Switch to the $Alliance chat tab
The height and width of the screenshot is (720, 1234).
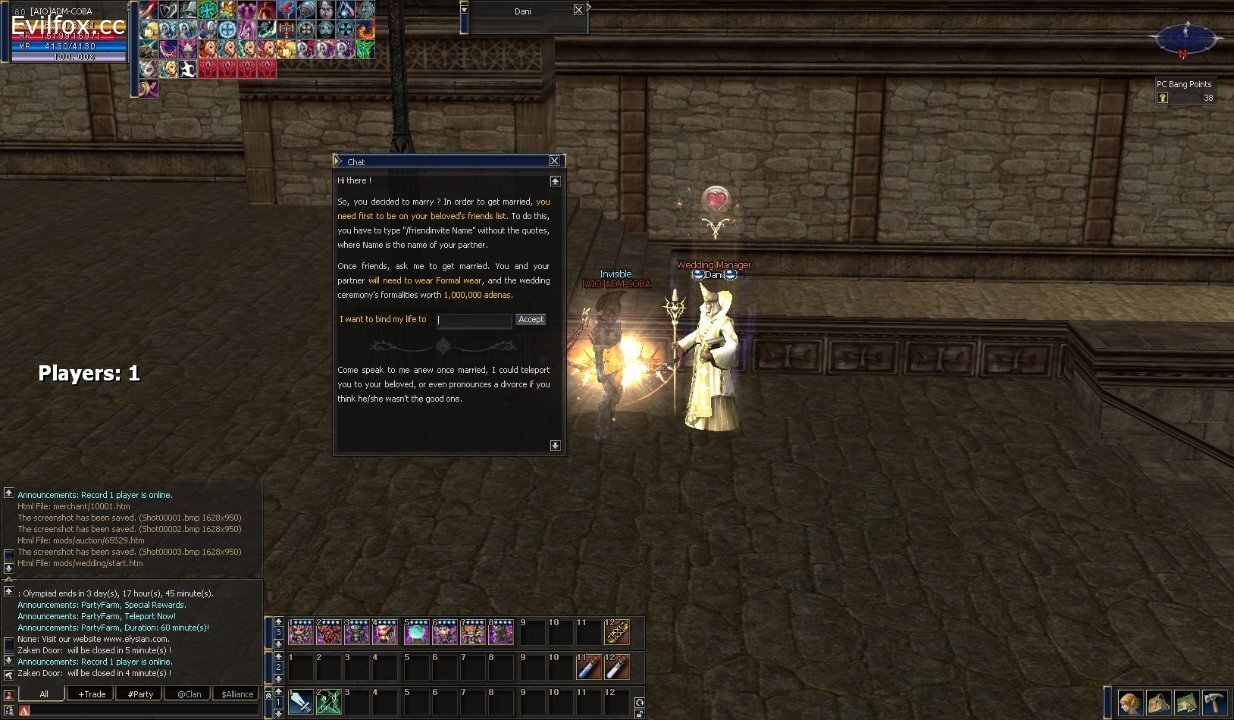click(x=237, y=694)
